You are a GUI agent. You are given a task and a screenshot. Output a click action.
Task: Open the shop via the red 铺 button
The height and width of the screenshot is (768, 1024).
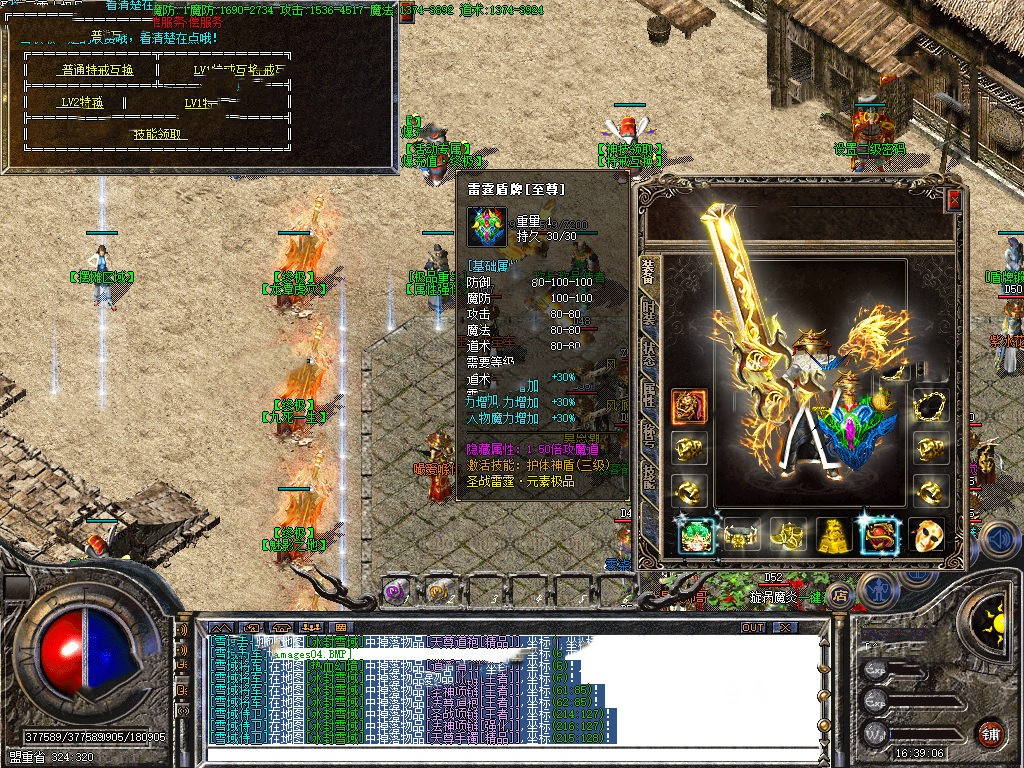pyautogui.click(x=989, y=733)
